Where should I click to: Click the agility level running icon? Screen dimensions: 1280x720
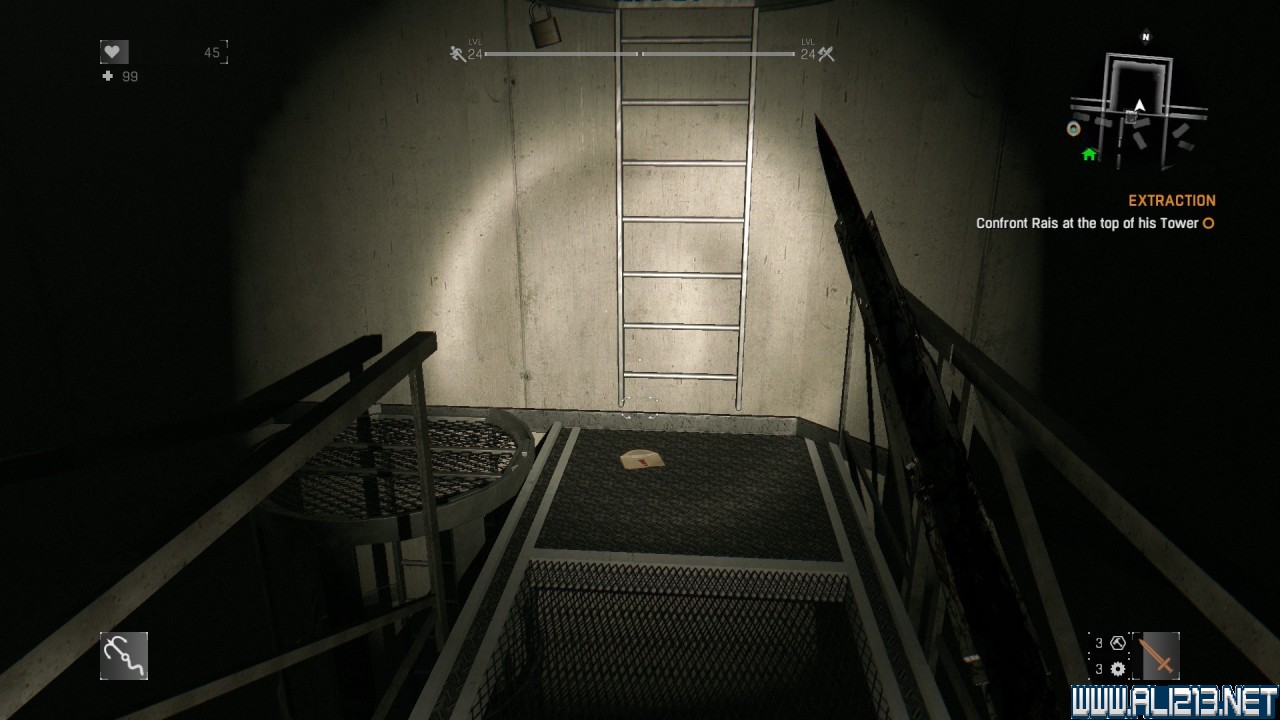click(458, 54)
